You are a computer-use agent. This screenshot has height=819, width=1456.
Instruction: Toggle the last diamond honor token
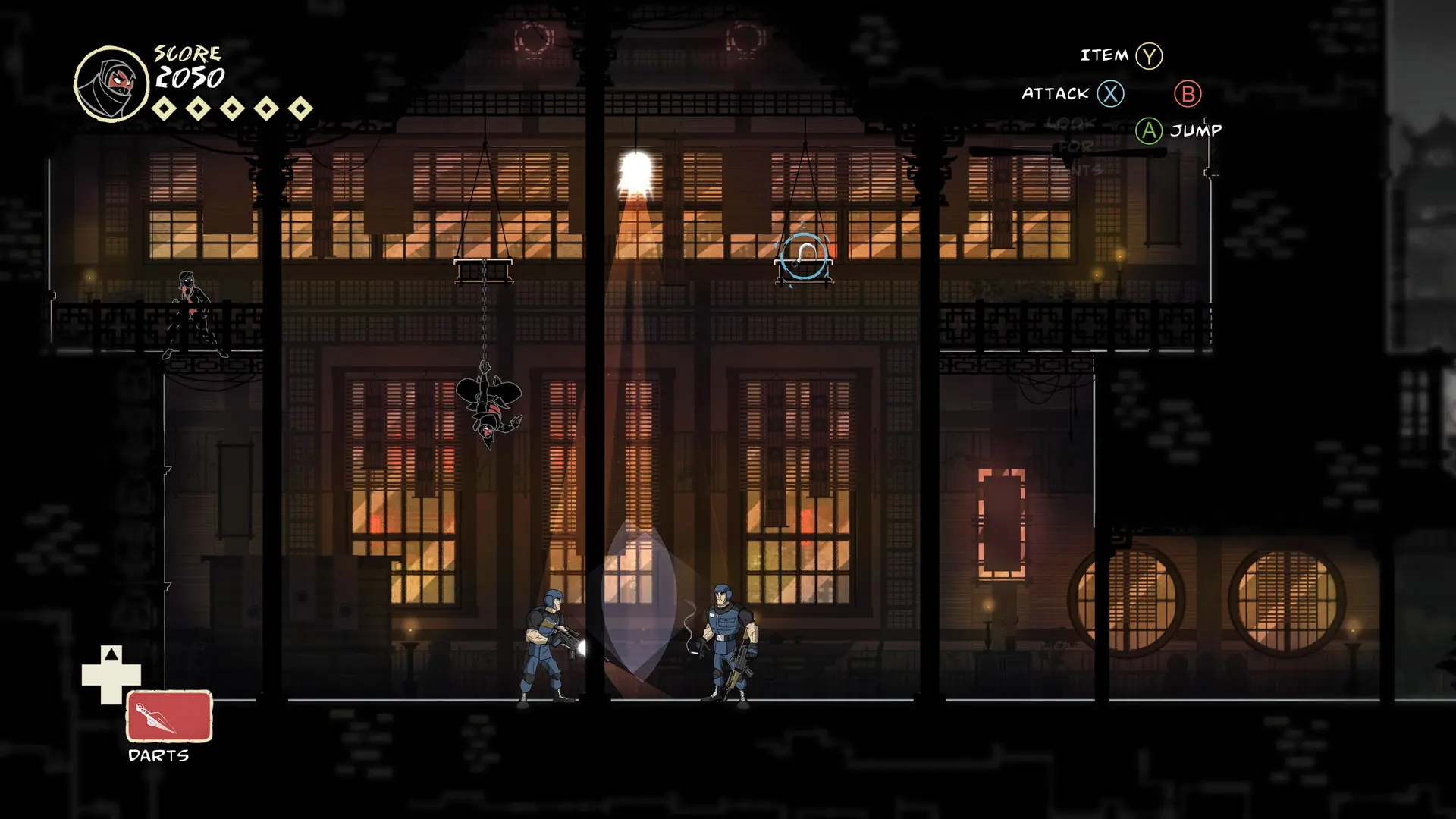pyautogui.click(x=300, y=108)
